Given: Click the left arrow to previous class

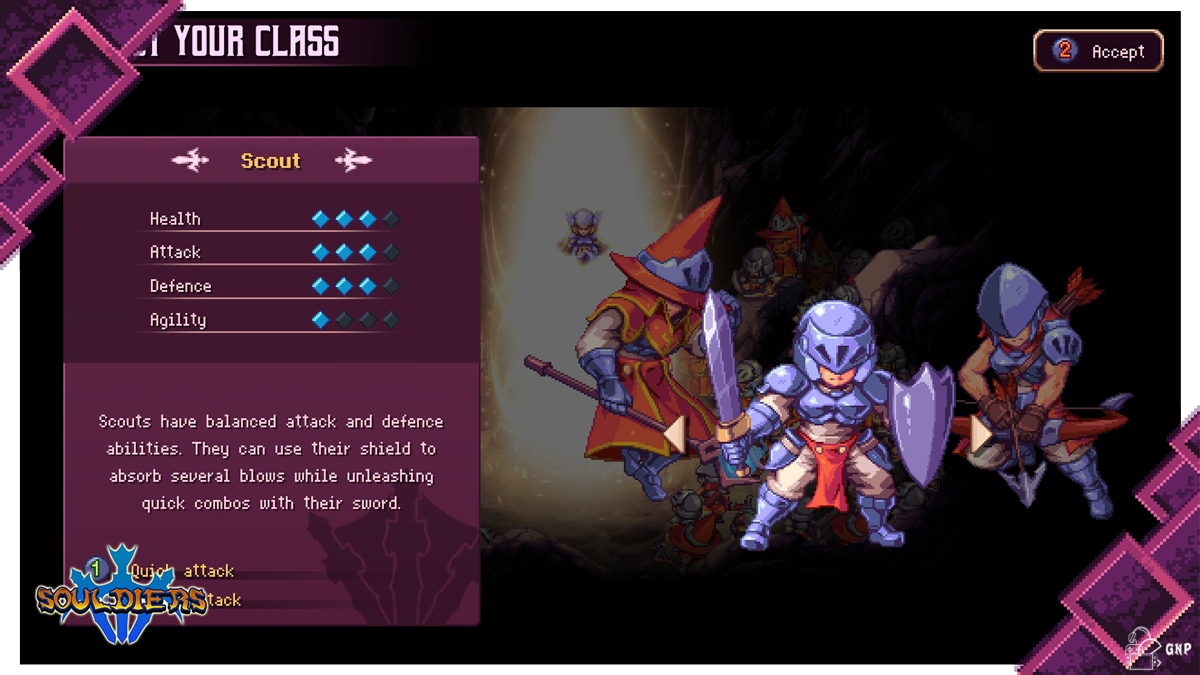Looking at the screenshot, I should click(675, 434).
